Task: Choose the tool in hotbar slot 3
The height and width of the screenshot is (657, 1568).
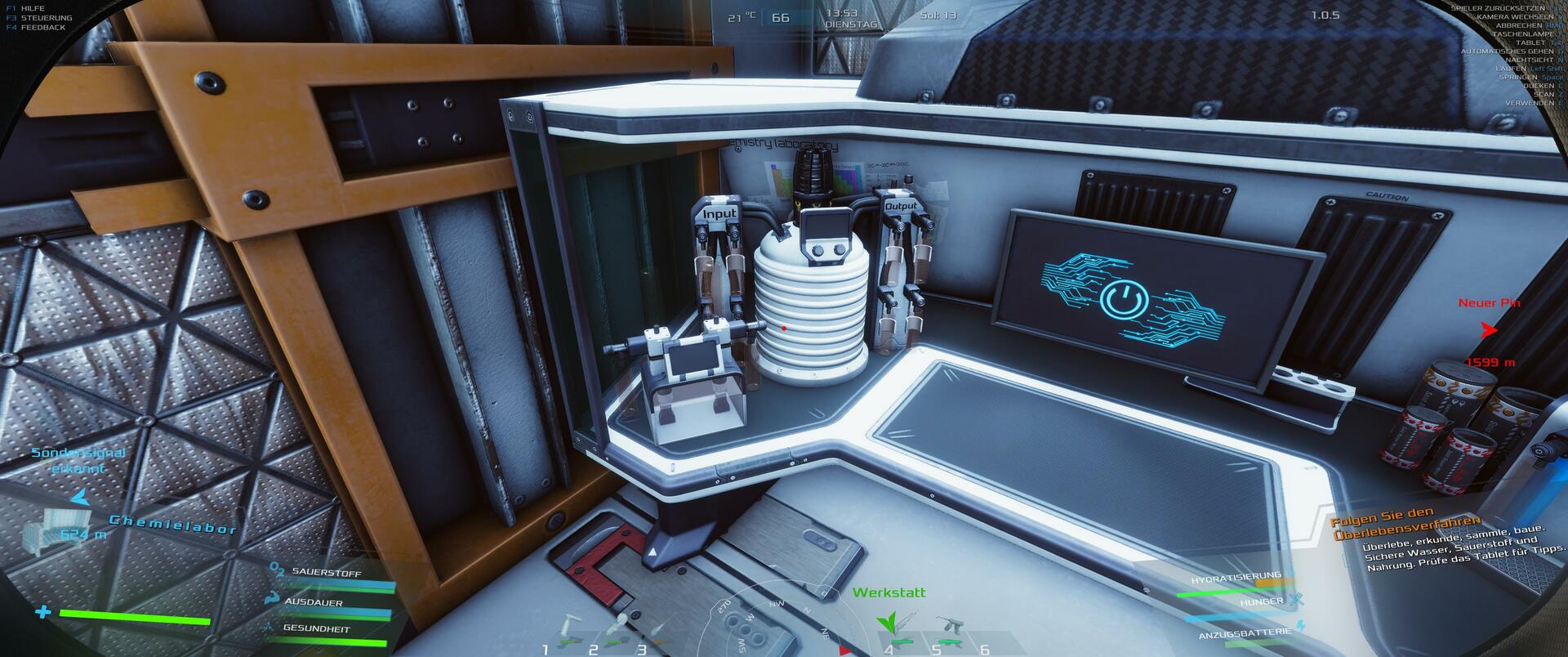Action: [660, 632]
